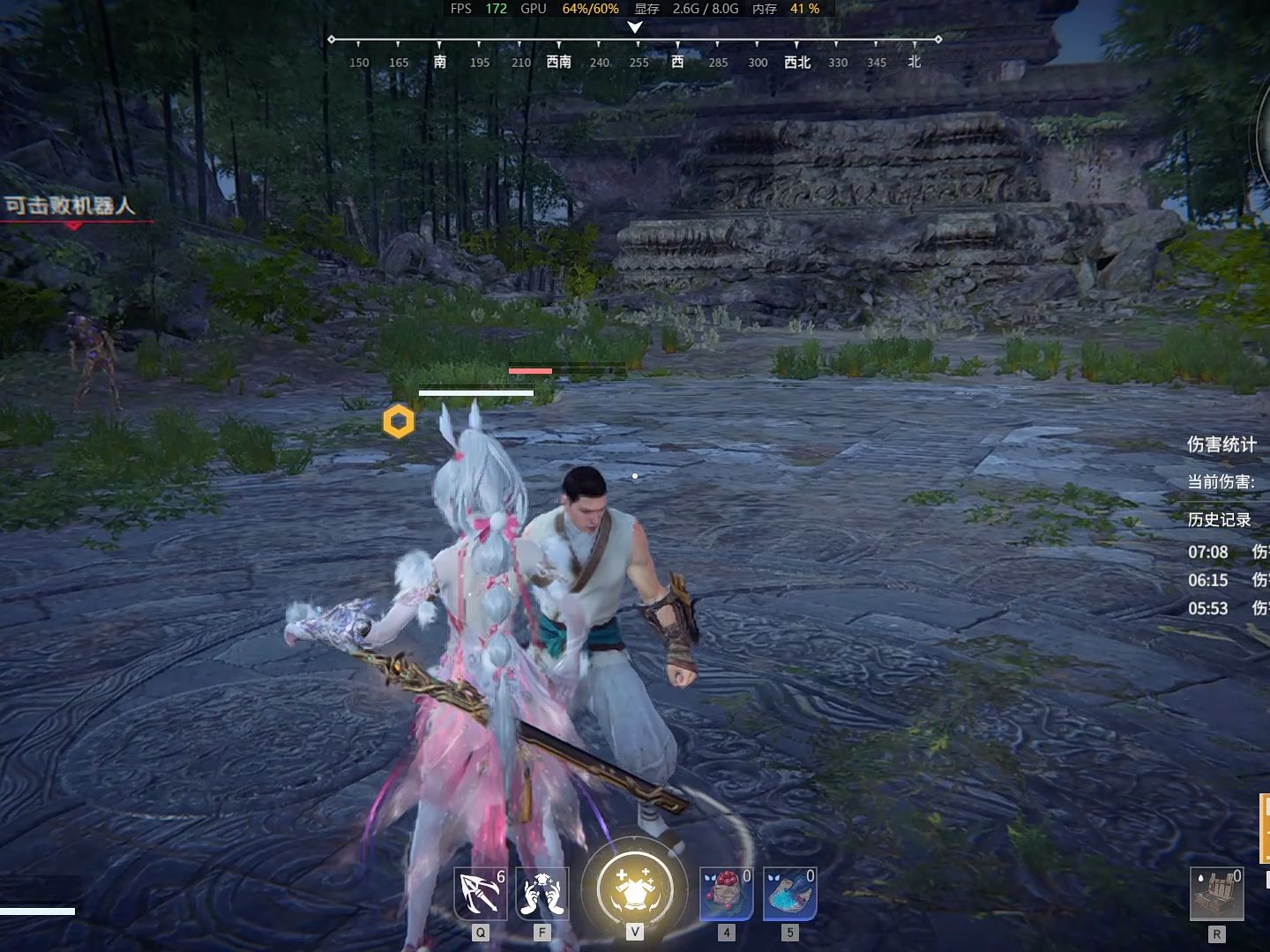Viewport: 1270px width, 952px height.
Task: Use the blue powder pouch item
Action: [789, 894]
